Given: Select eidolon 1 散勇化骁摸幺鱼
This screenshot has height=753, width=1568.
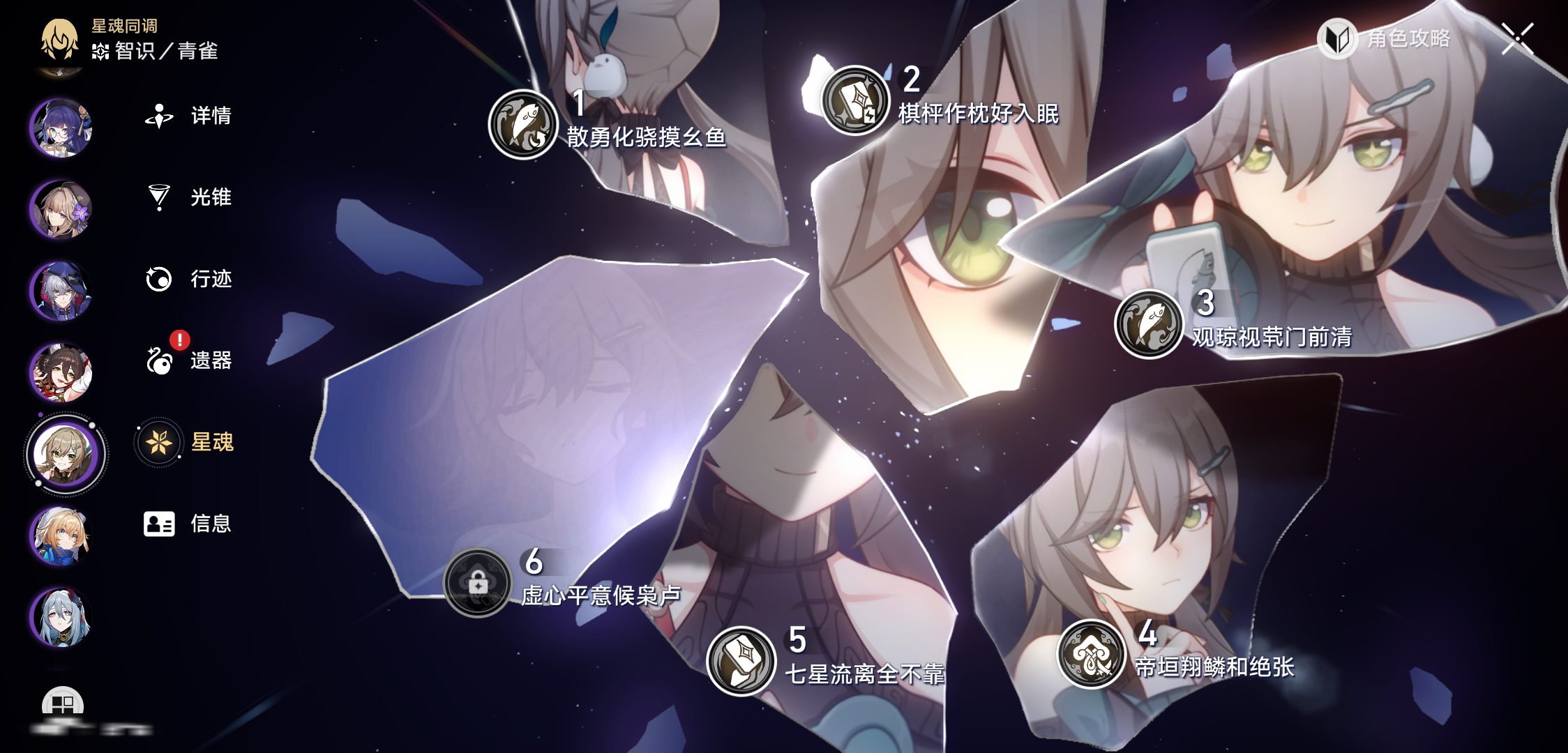Looking at the screenshot, I should pyautogui.click(x=523, y=125).
